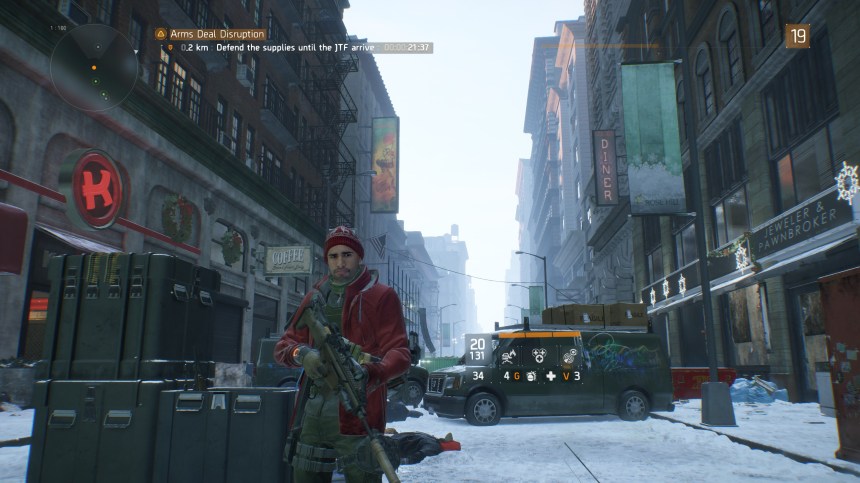Viewport: 860px width, 483px height.
Task: Click the level 19 badge
Action: 797,36
